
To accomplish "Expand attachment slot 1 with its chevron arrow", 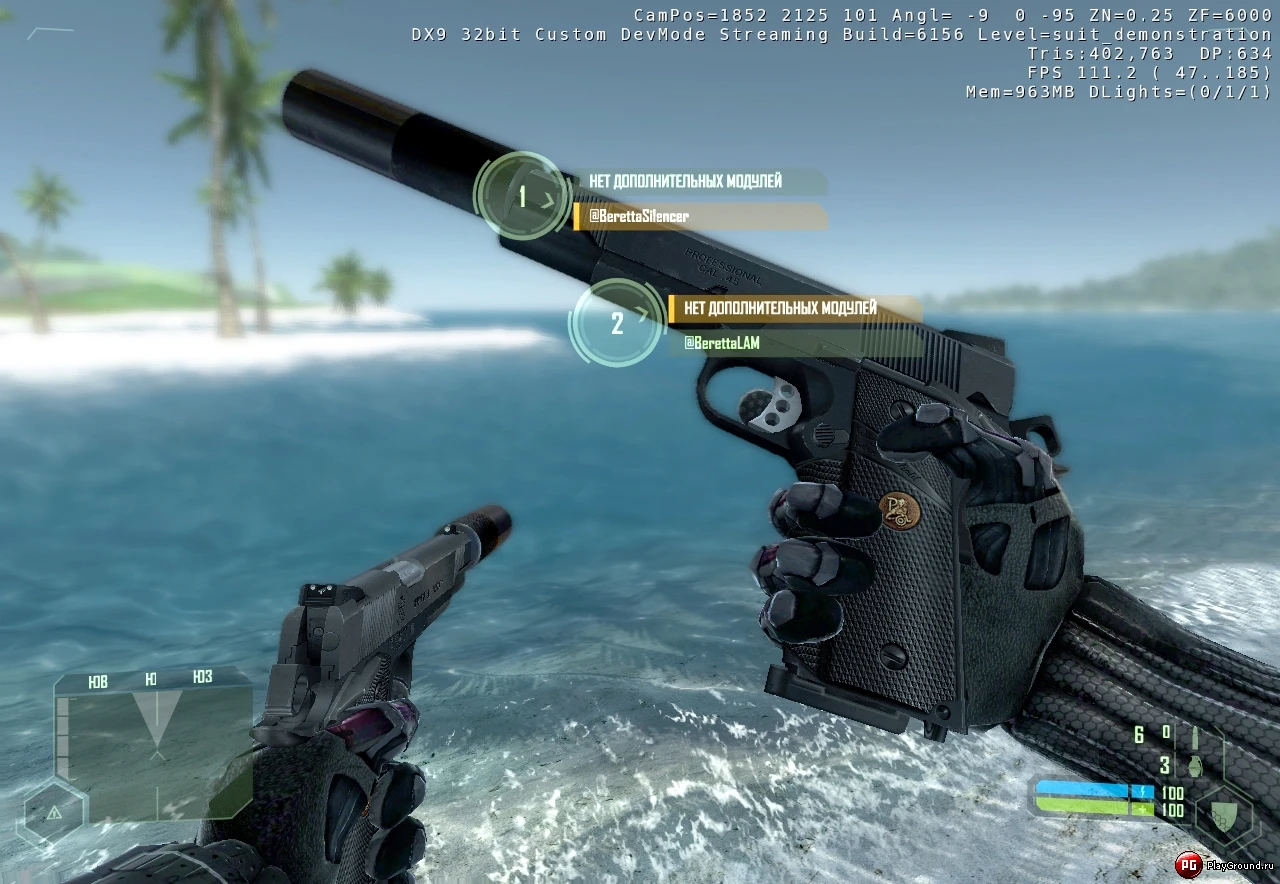I will point(548,198).
